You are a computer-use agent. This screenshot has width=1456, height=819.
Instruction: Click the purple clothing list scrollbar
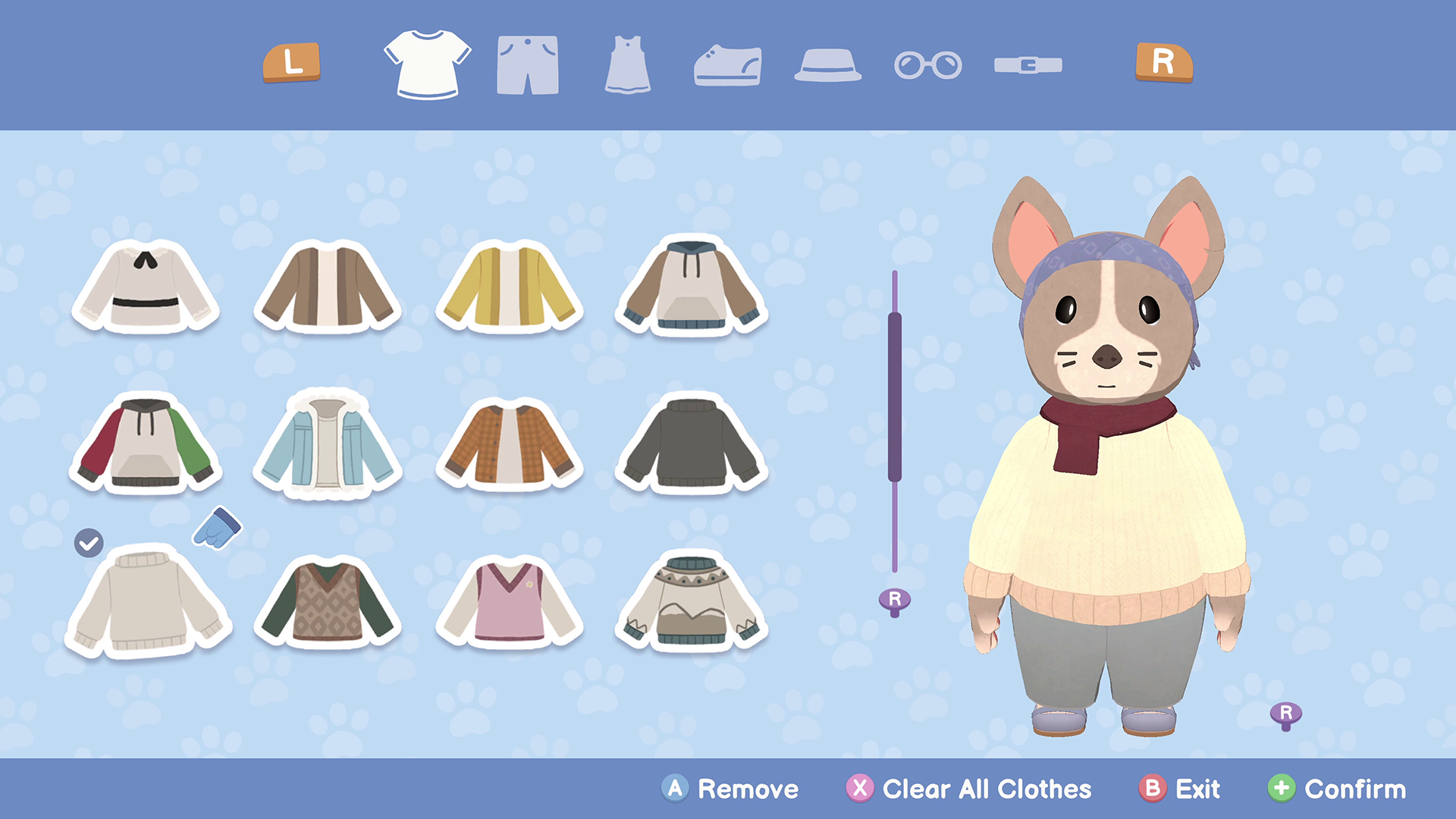[895, 397]
